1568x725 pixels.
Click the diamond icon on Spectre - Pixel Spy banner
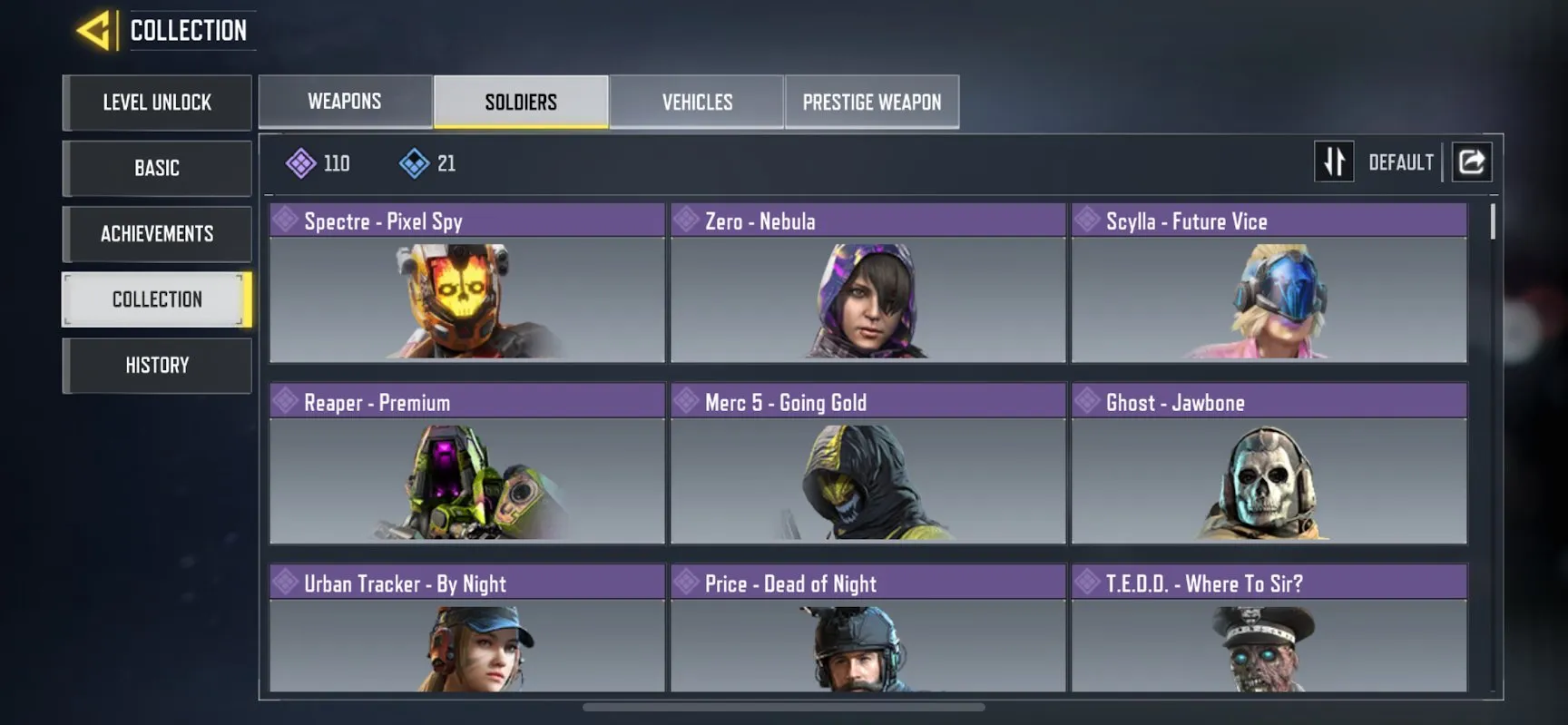tap(286, 220)
